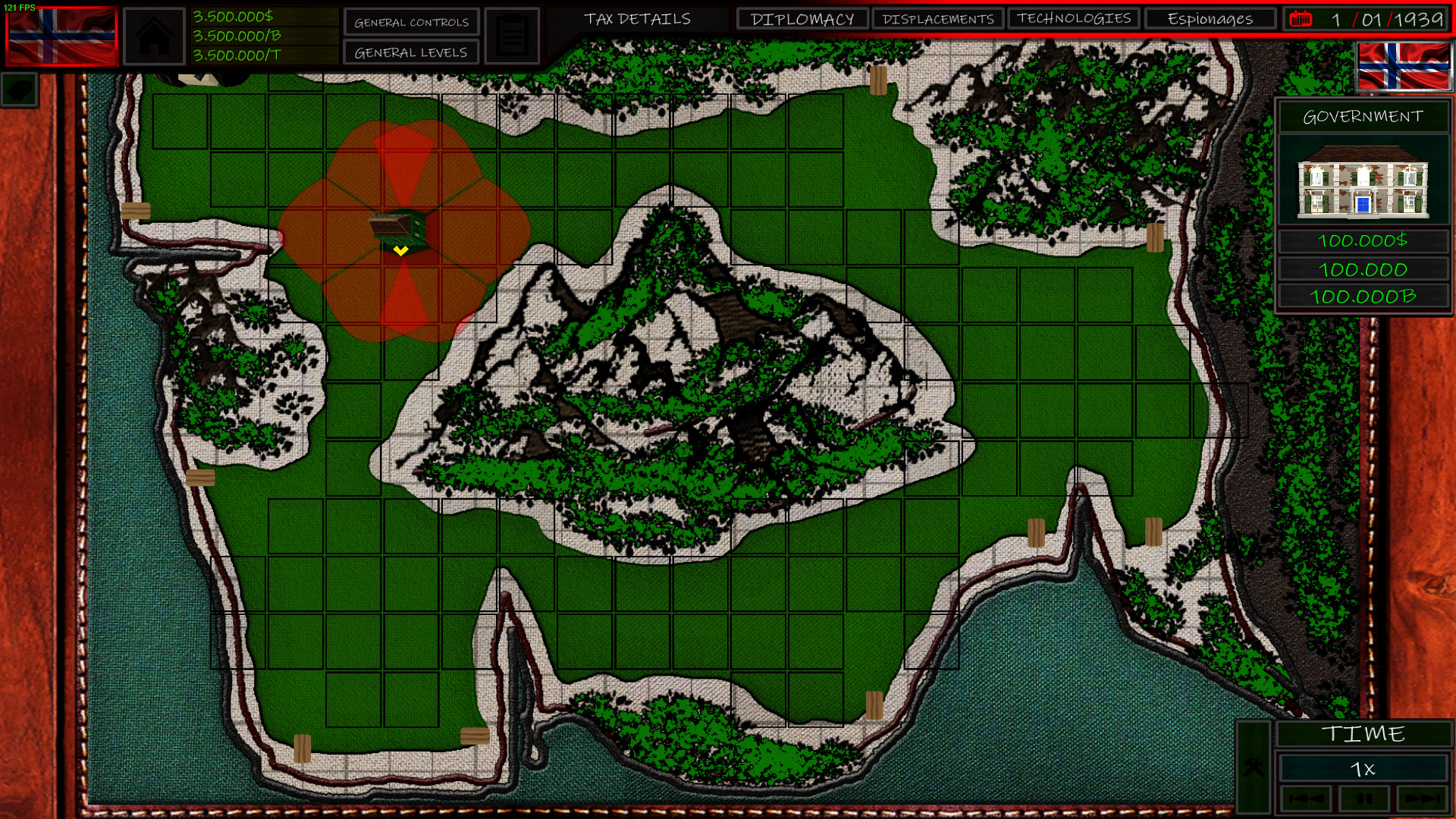
Task: Click the yellow arrow marker under the selected building
Action: pos(400,250)
